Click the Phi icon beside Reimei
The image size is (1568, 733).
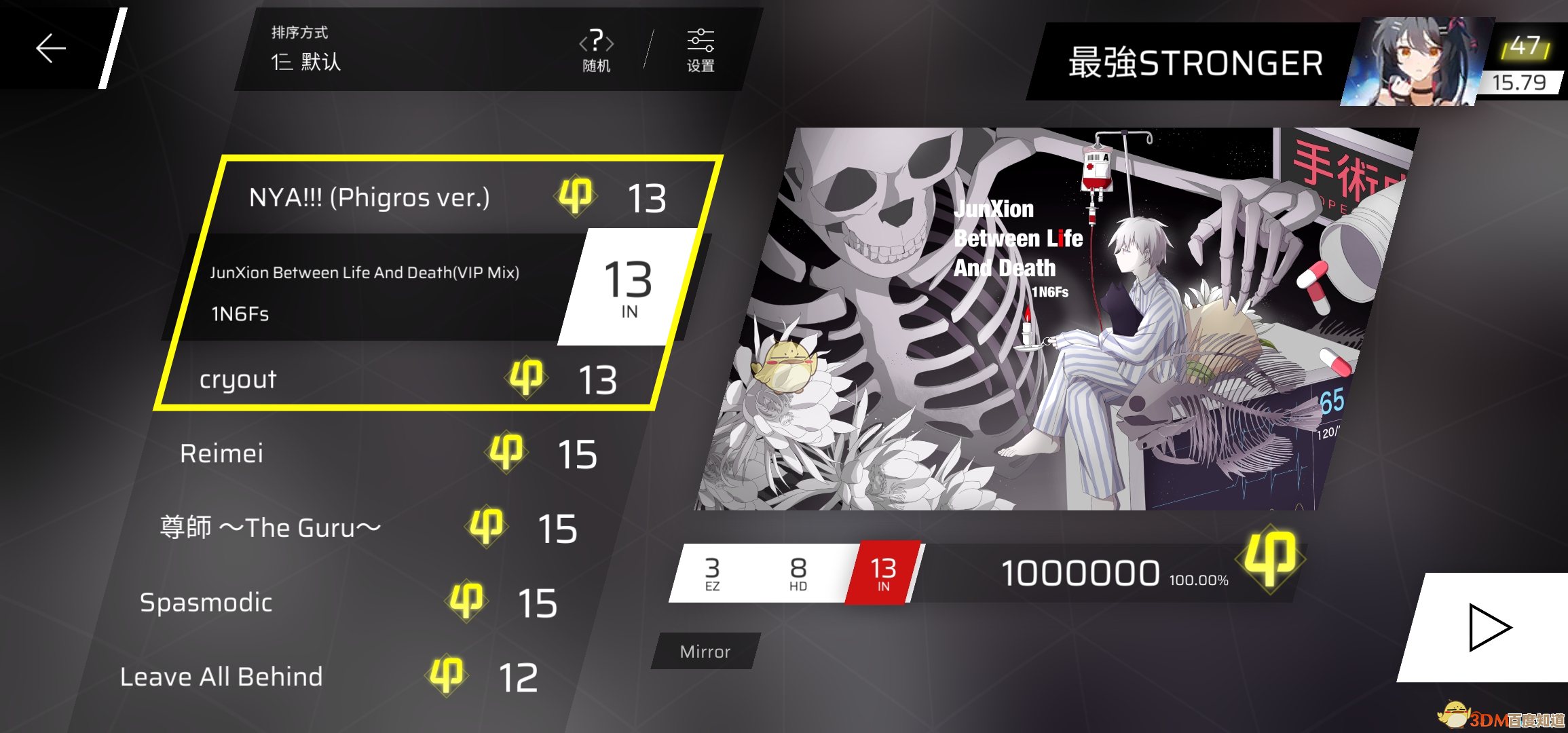(506, 451)
